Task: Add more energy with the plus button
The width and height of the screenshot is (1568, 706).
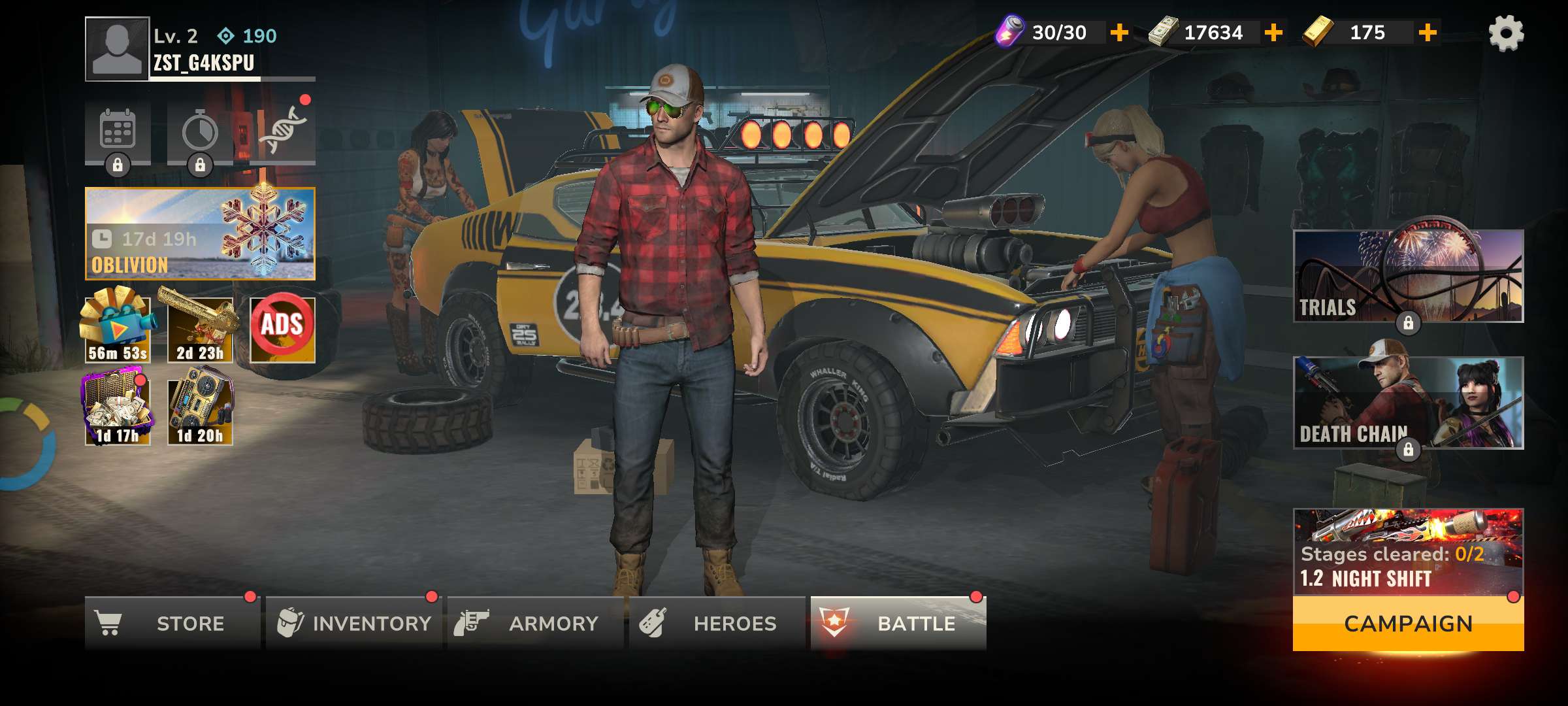Action: pos(1119,33)
